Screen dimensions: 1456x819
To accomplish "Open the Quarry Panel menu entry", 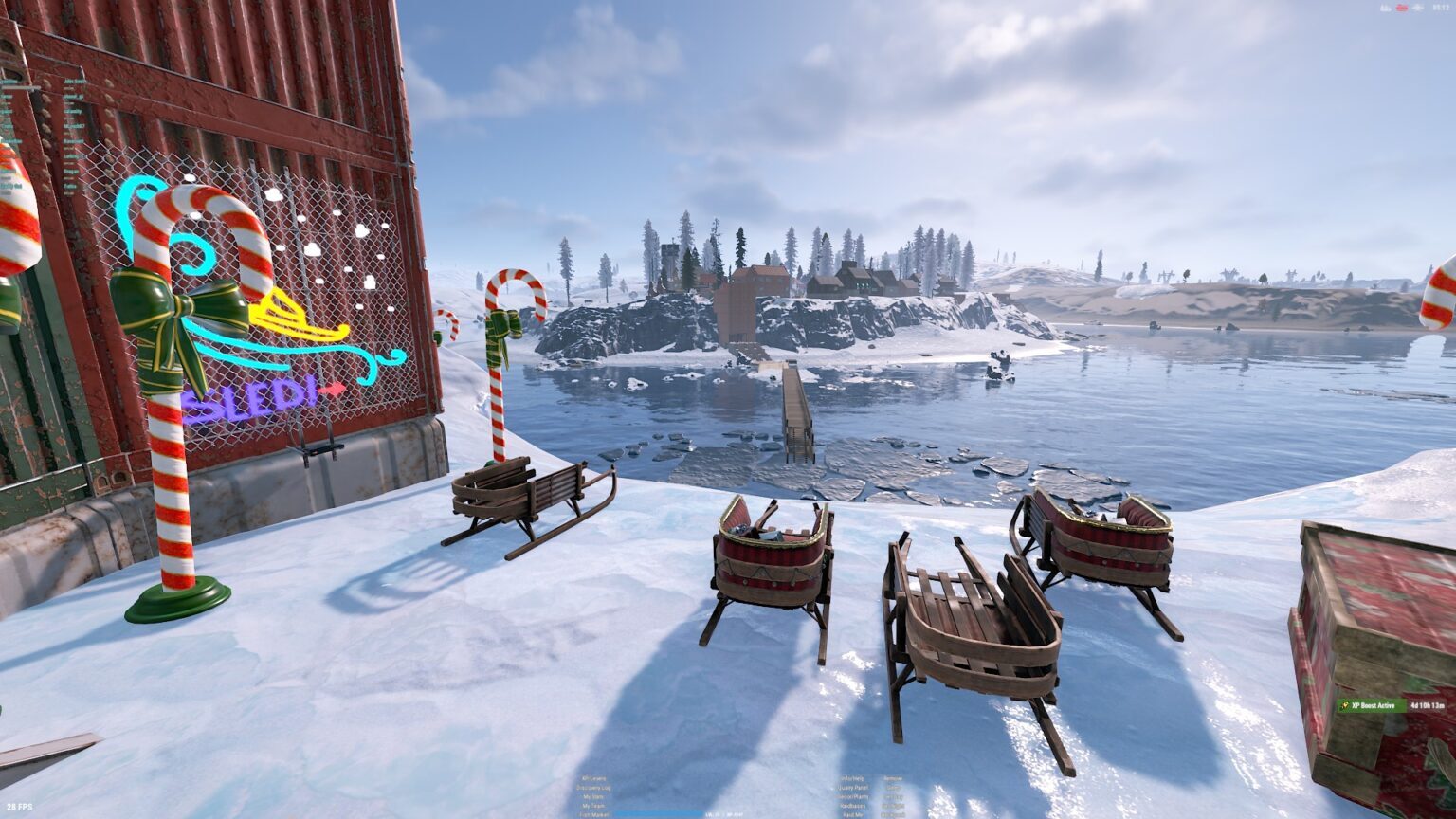I will point(852,788).
